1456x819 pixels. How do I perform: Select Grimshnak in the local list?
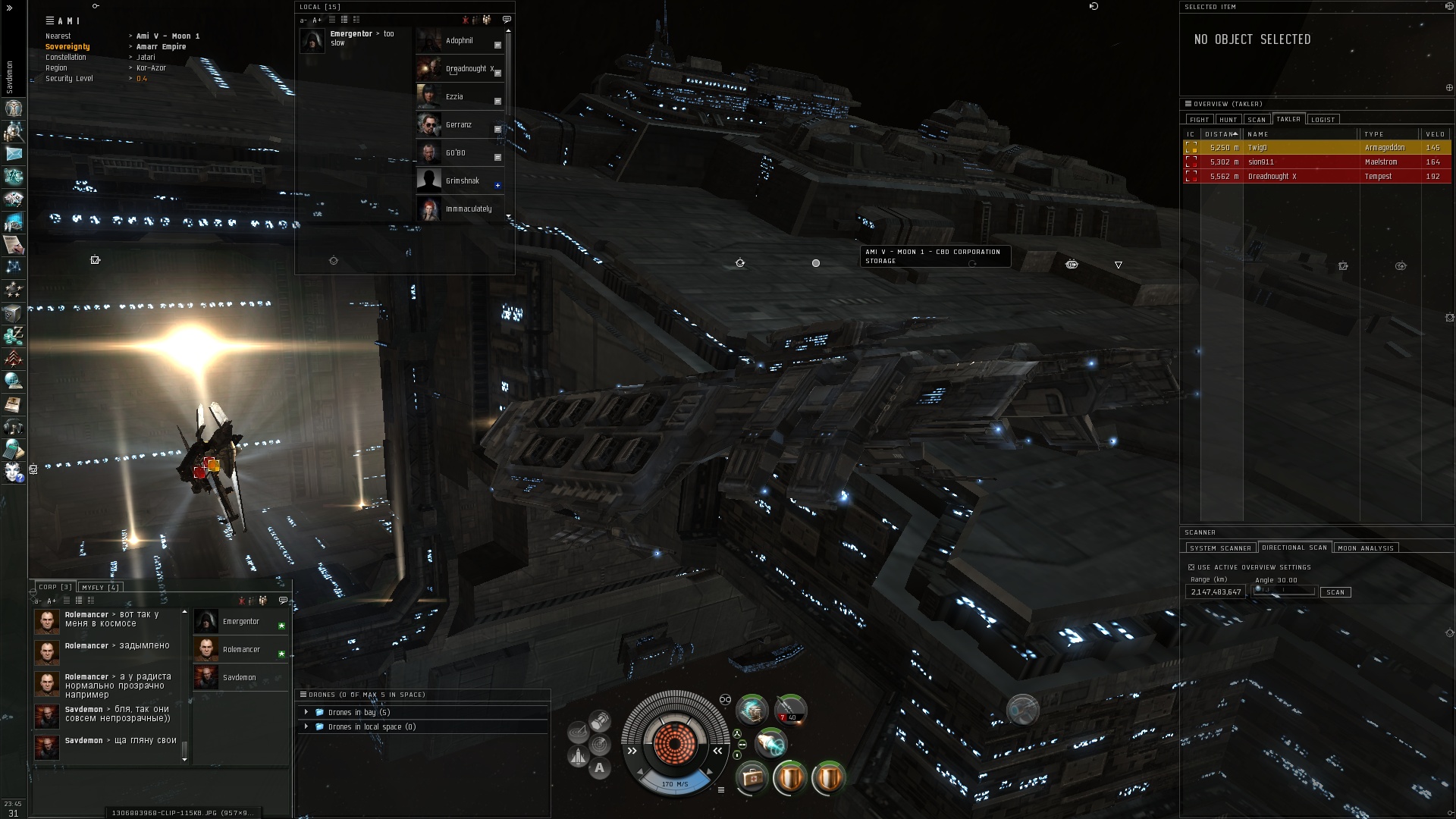462,181
